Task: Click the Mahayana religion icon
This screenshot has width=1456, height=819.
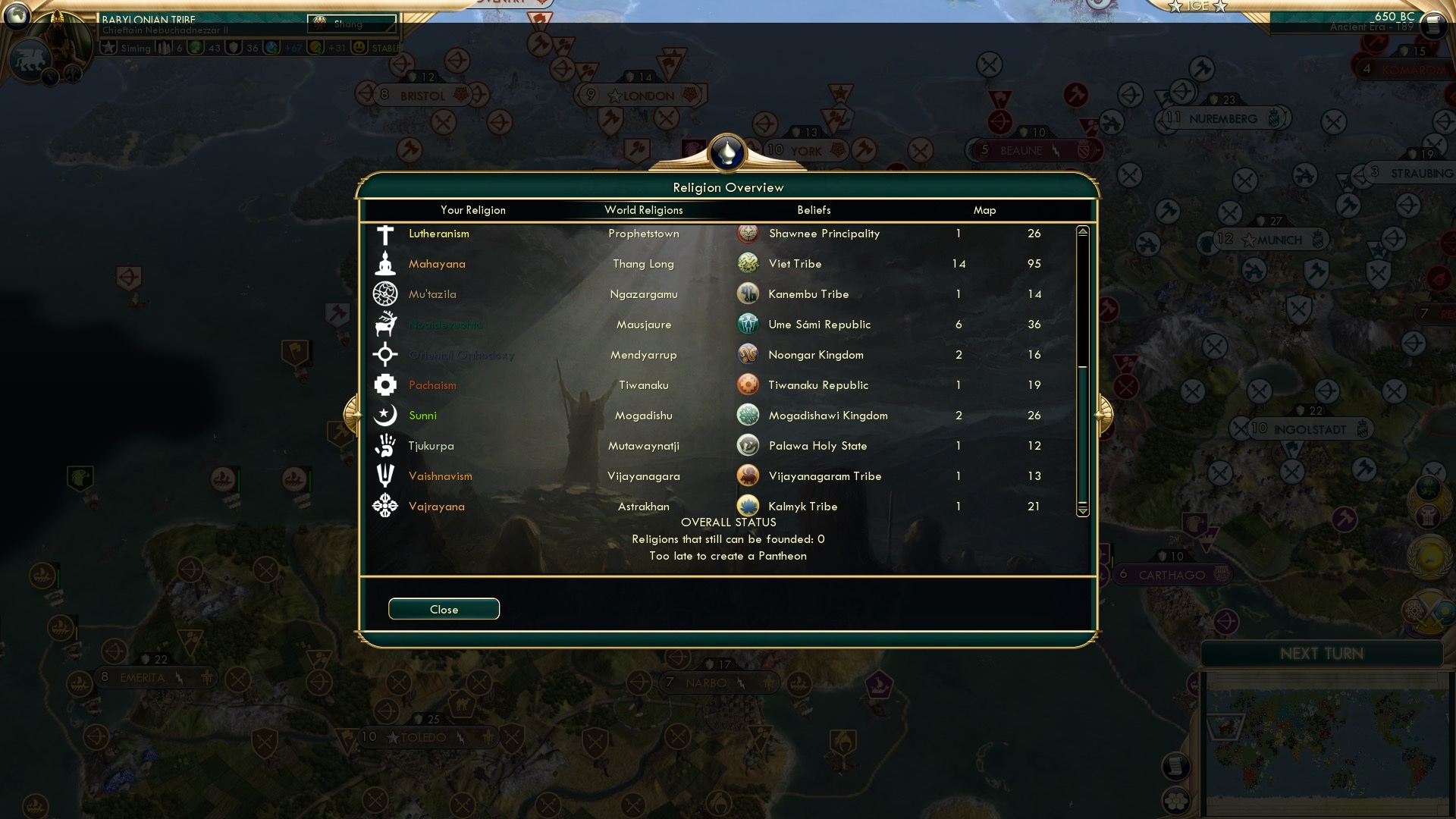Action: 386,264
